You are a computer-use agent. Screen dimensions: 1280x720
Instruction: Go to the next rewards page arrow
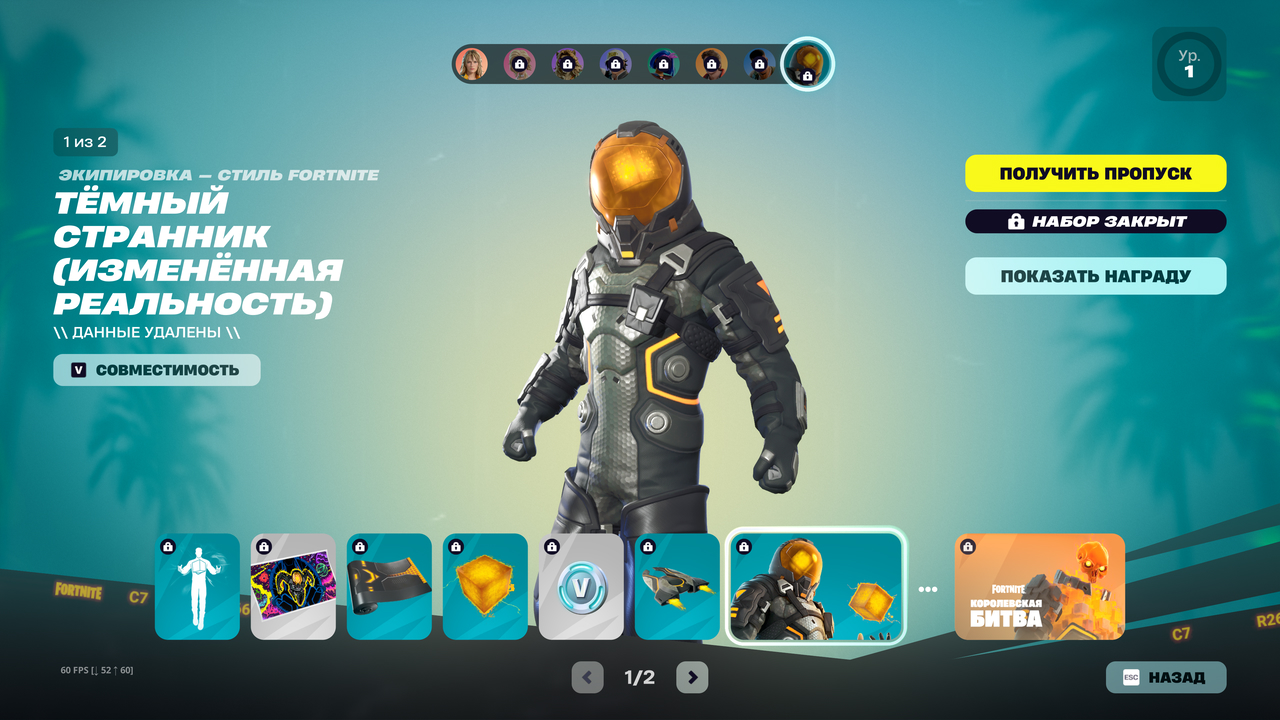pos(692,677)
